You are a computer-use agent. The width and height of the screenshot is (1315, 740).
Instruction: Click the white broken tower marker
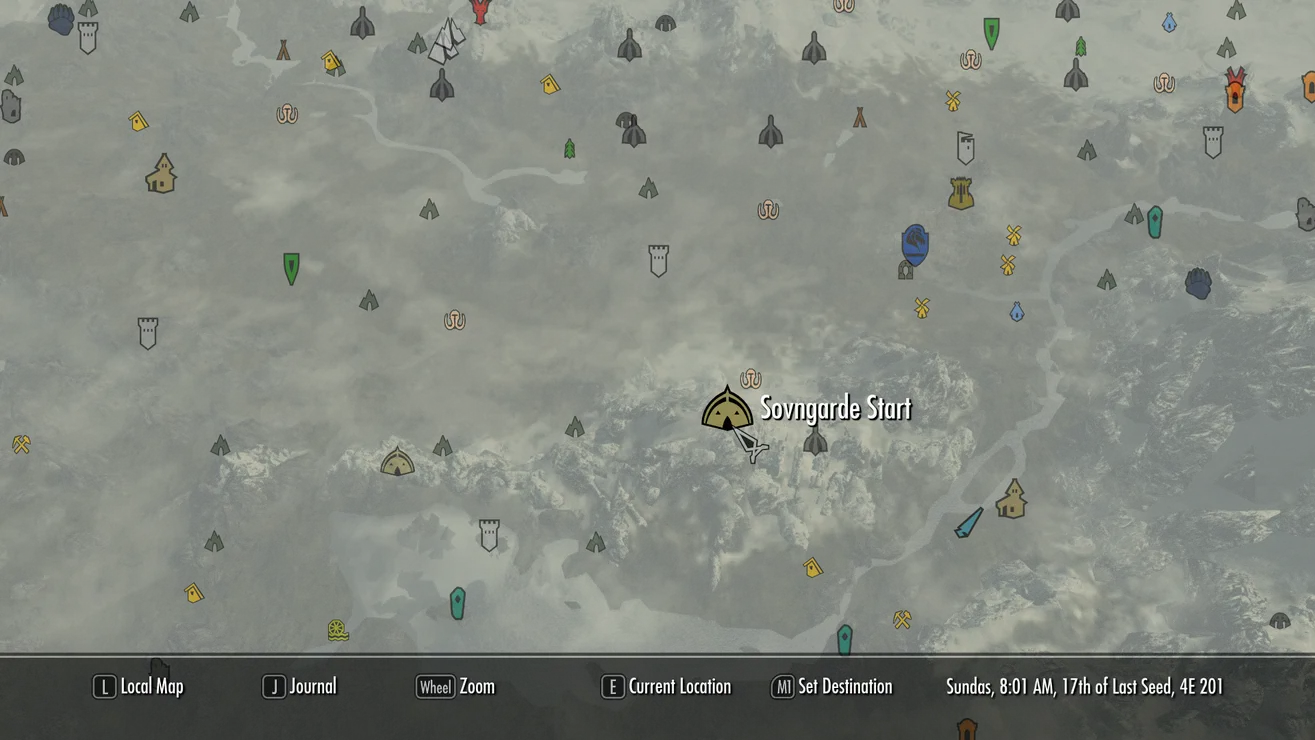click(x=965, y=148)
